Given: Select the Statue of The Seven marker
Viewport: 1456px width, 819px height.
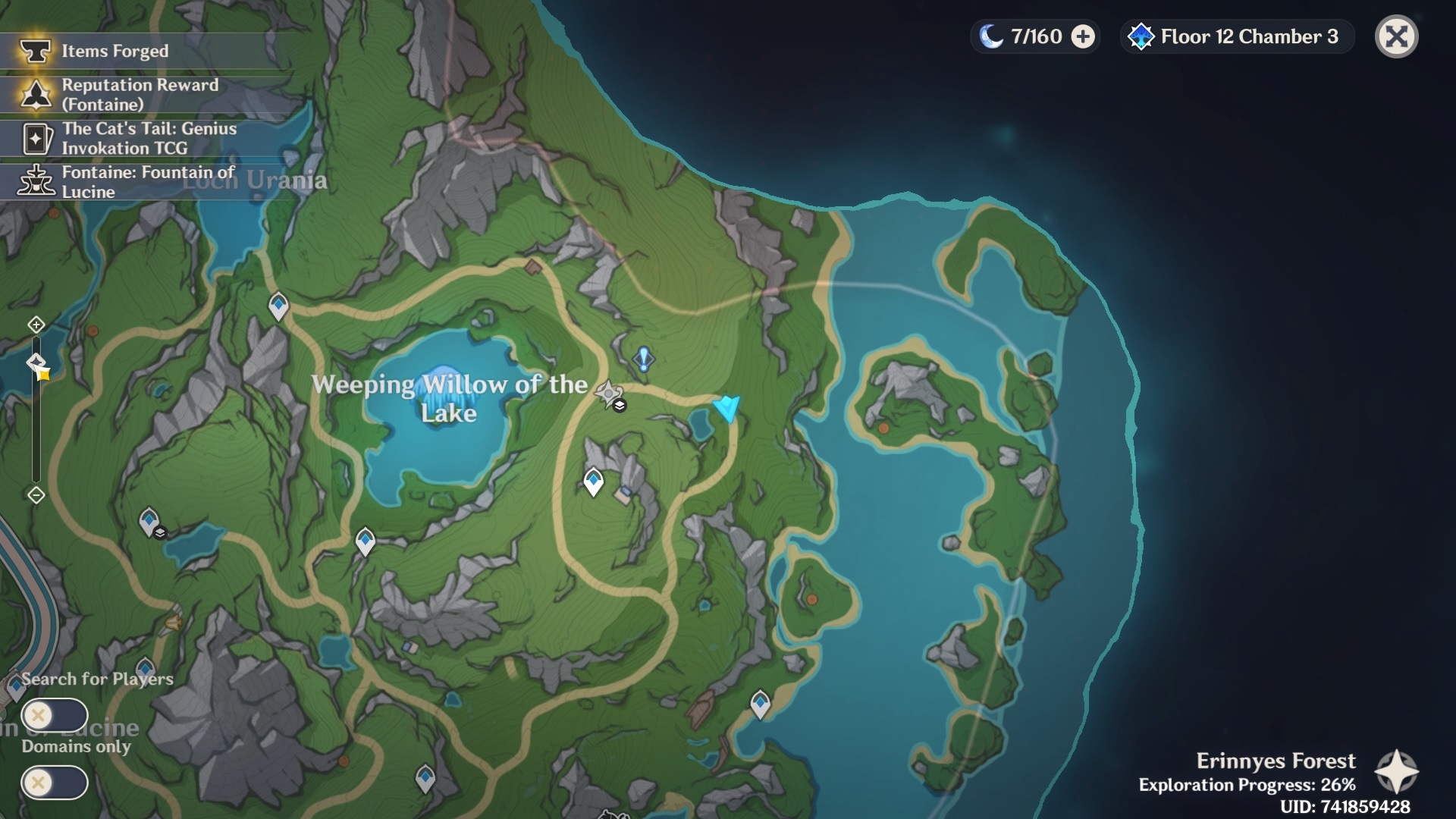Looking at the screenshot, I should [608, 394].
